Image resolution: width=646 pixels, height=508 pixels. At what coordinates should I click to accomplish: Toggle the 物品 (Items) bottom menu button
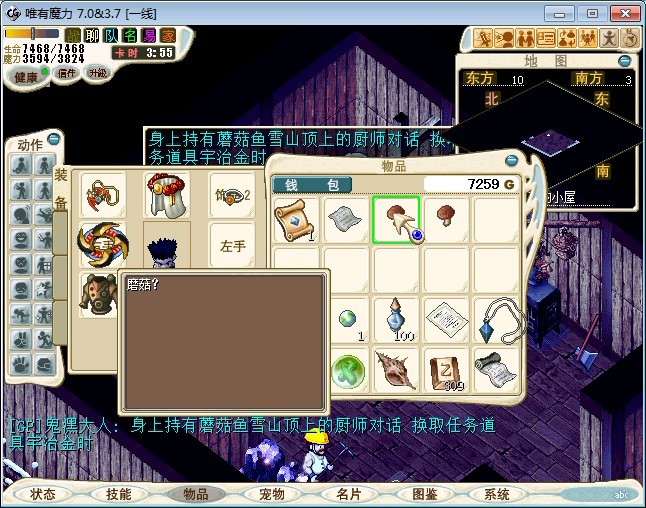(x=195, y=494)
